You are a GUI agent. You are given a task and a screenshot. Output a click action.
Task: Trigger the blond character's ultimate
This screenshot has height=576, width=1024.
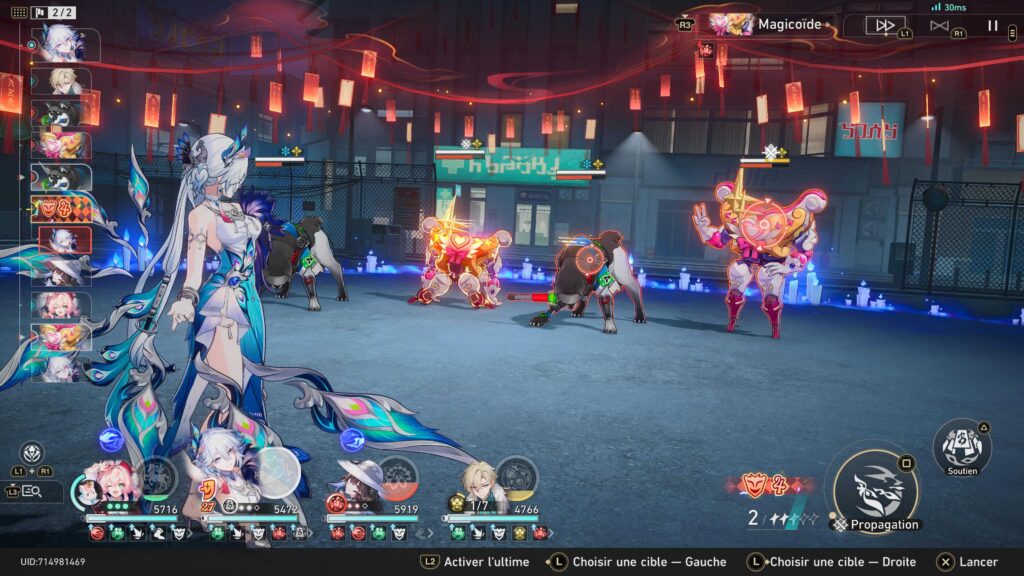pos(517,477)
